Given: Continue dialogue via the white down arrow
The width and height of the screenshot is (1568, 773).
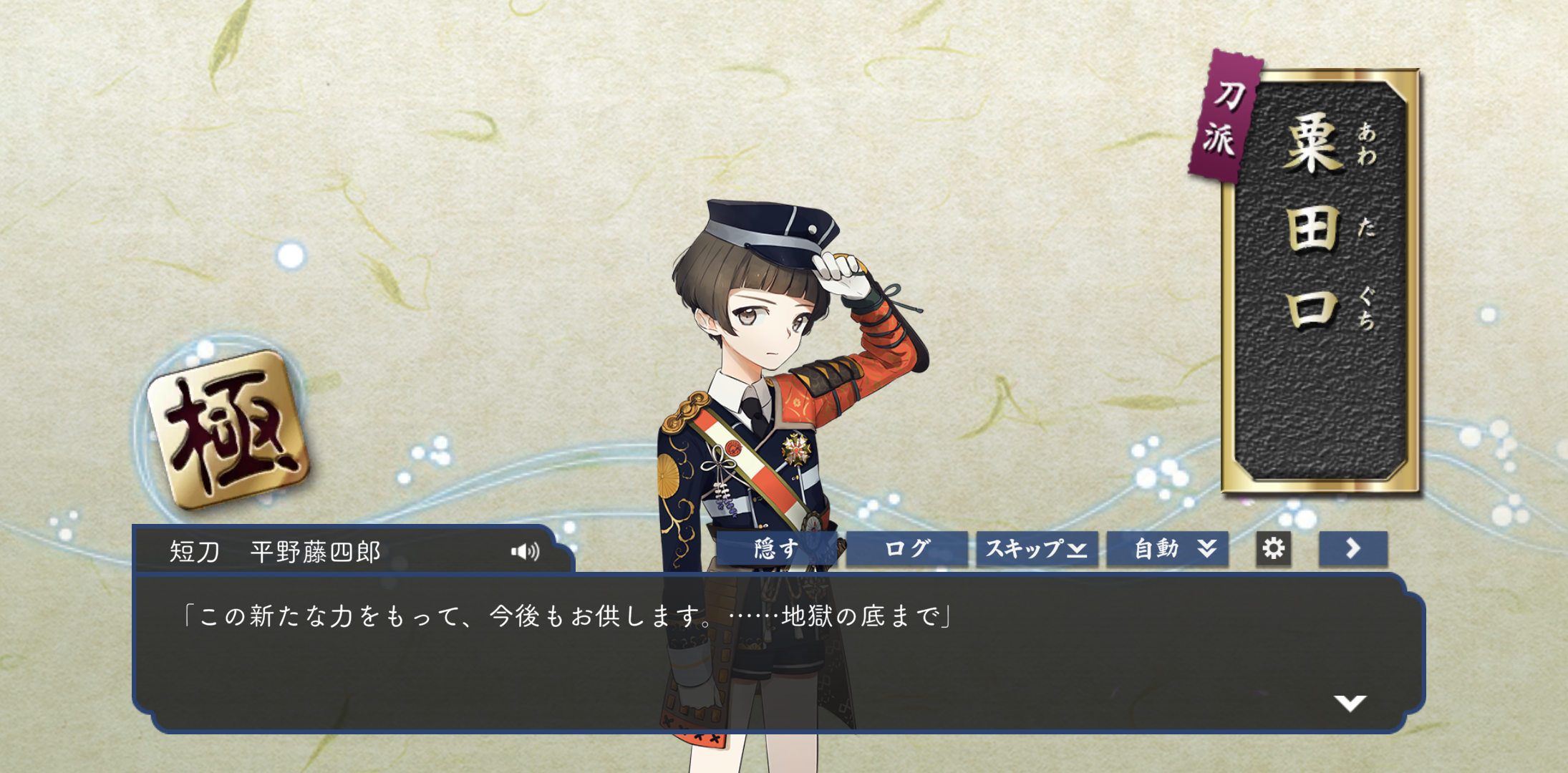Looking at the screenshot, I should tap(1350, 703).
